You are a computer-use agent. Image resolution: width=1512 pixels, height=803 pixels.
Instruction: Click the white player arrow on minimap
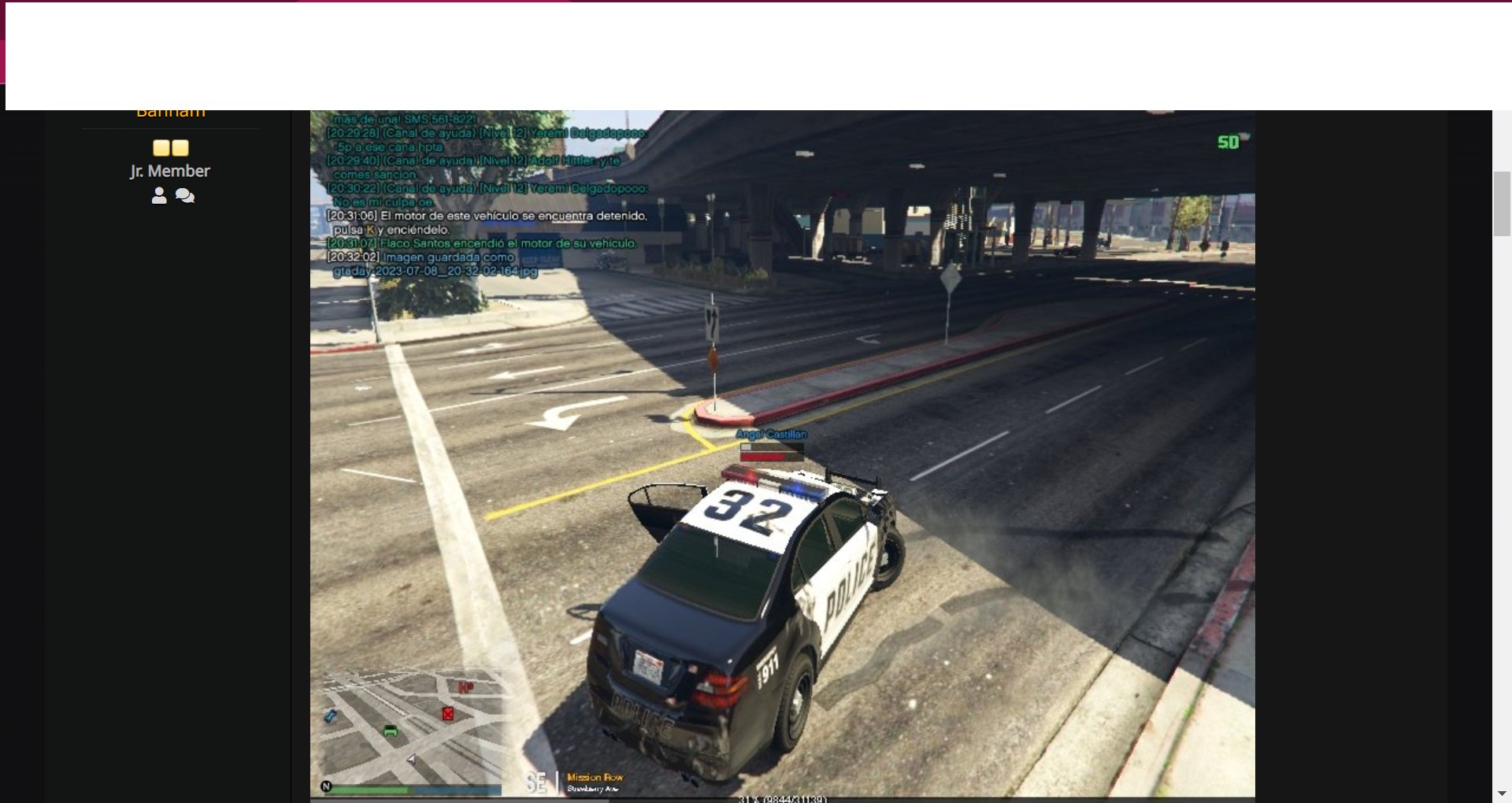point(411,759)
